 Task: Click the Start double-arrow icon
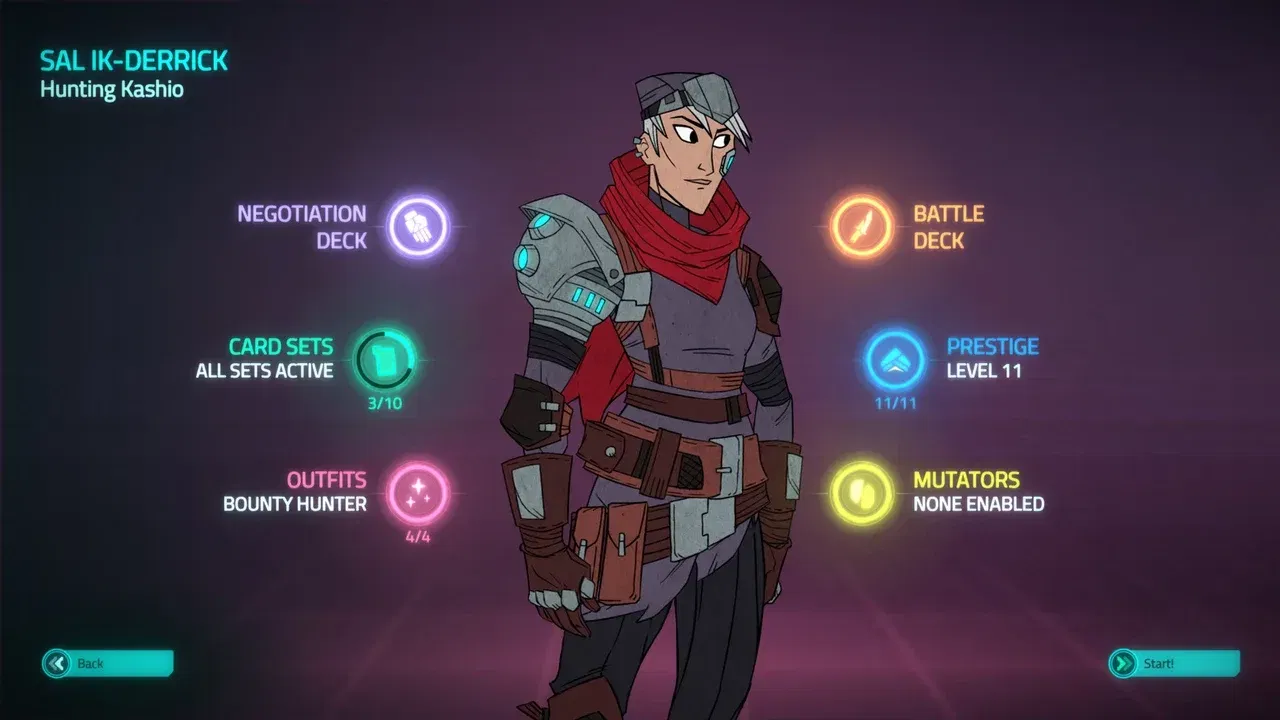pos(1122,662)
